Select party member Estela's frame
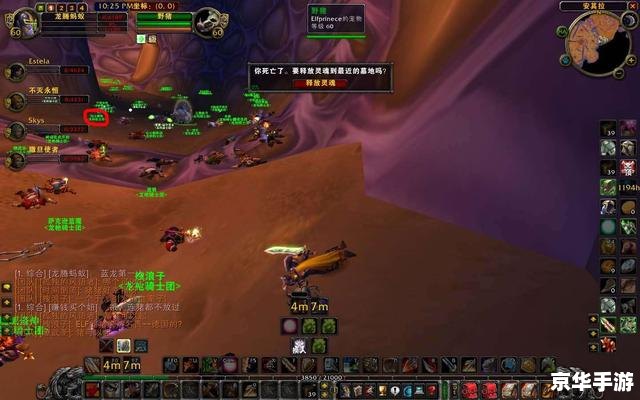 (x=16, y=71)
